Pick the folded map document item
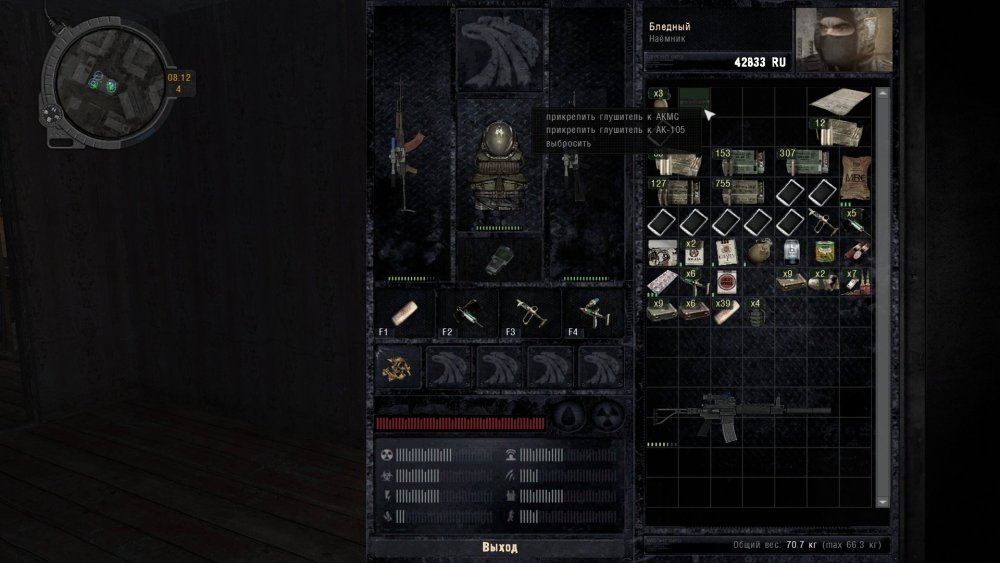 tap(839, 101)
